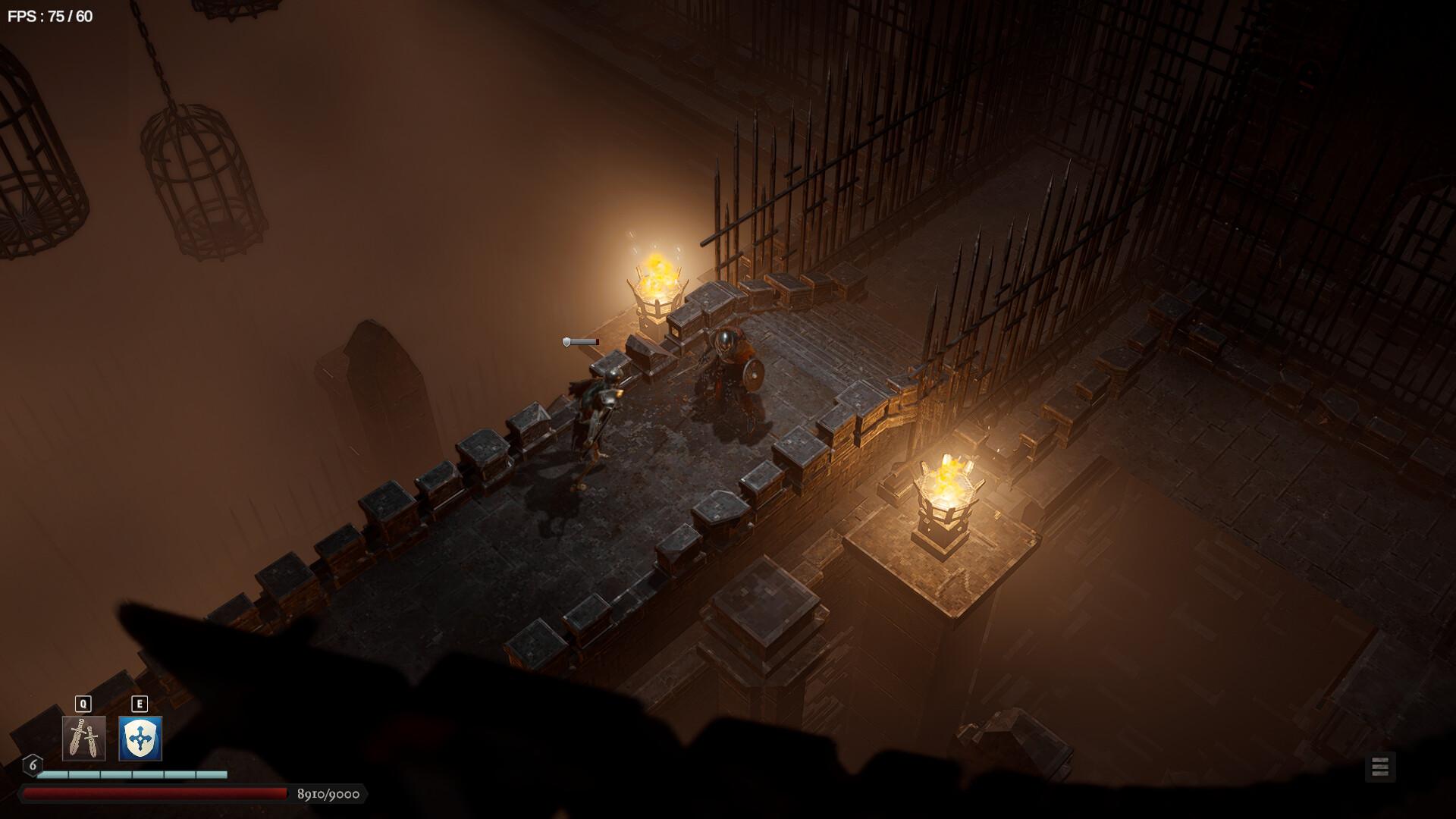Click the small enemy health bar above the foe
The height and width of the screenshot is (819, 1456).
coord(581,343)
